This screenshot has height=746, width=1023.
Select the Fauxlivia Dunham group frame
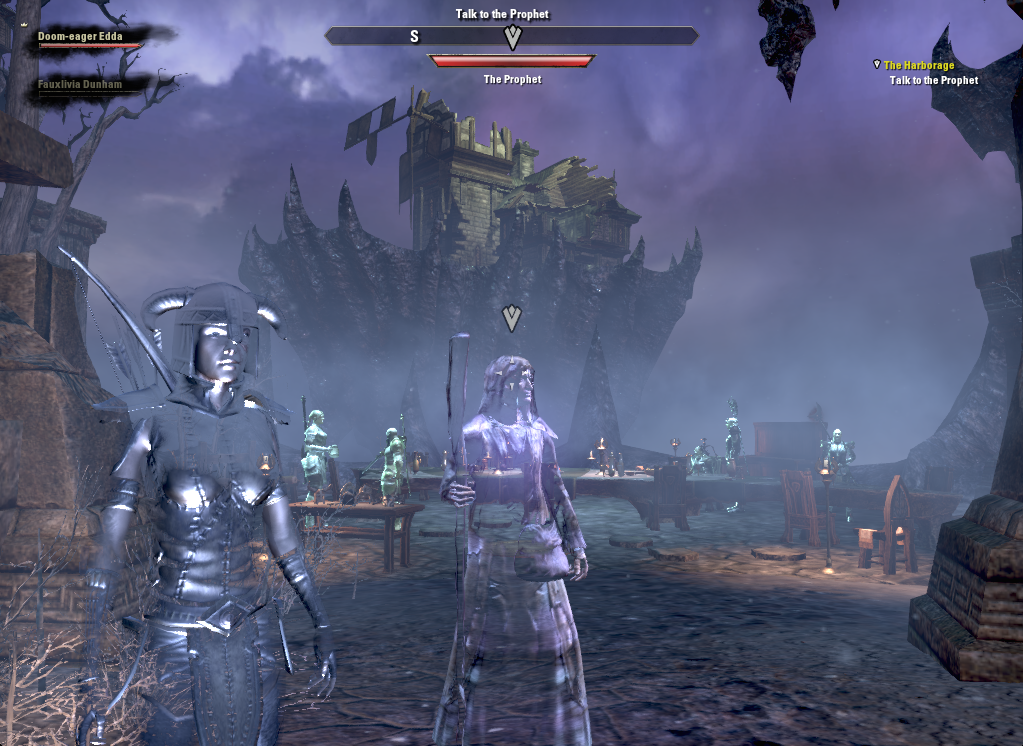pos(80,85)
